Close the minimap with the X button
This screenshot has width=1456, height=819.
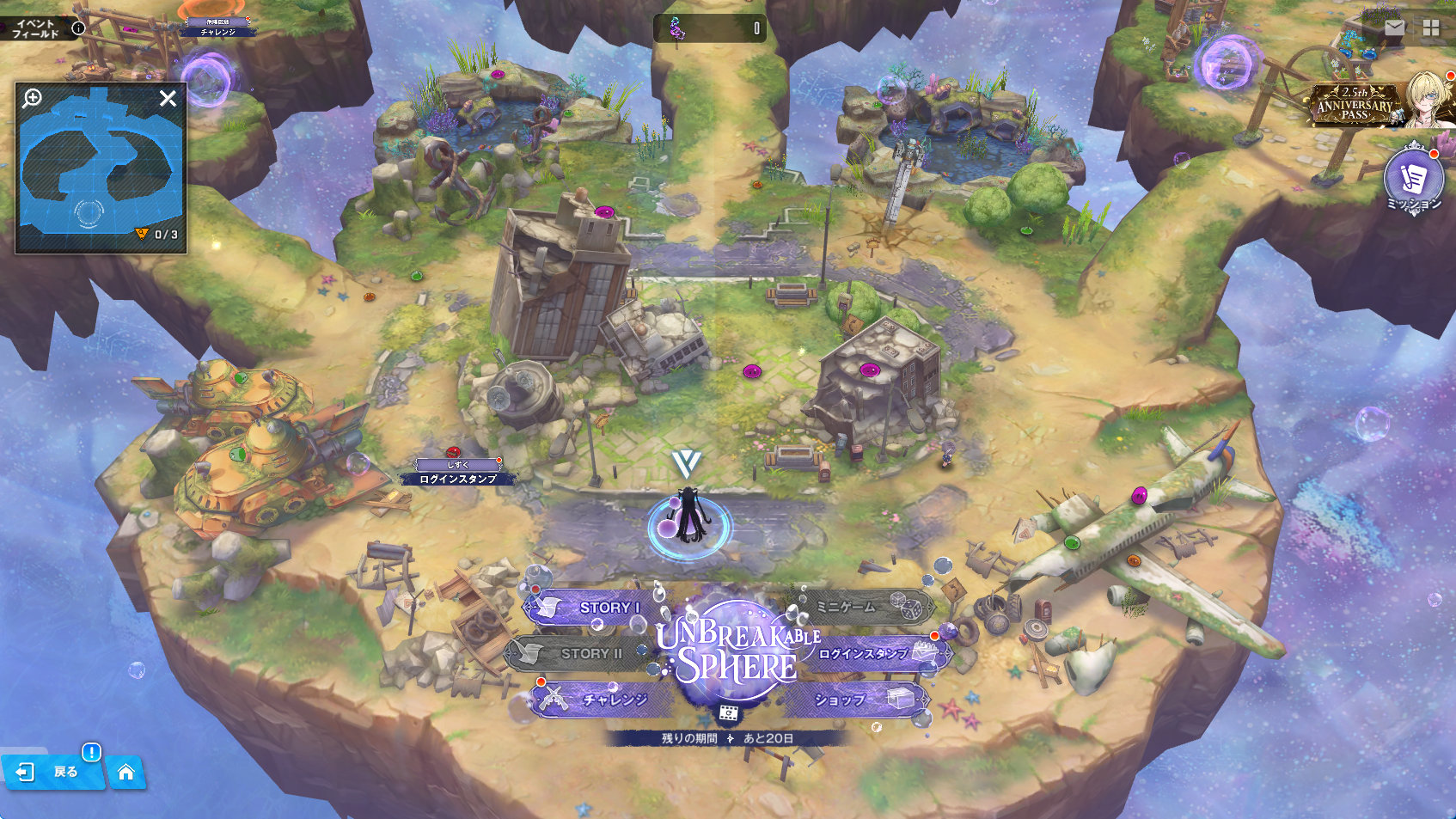coord(168,99)
